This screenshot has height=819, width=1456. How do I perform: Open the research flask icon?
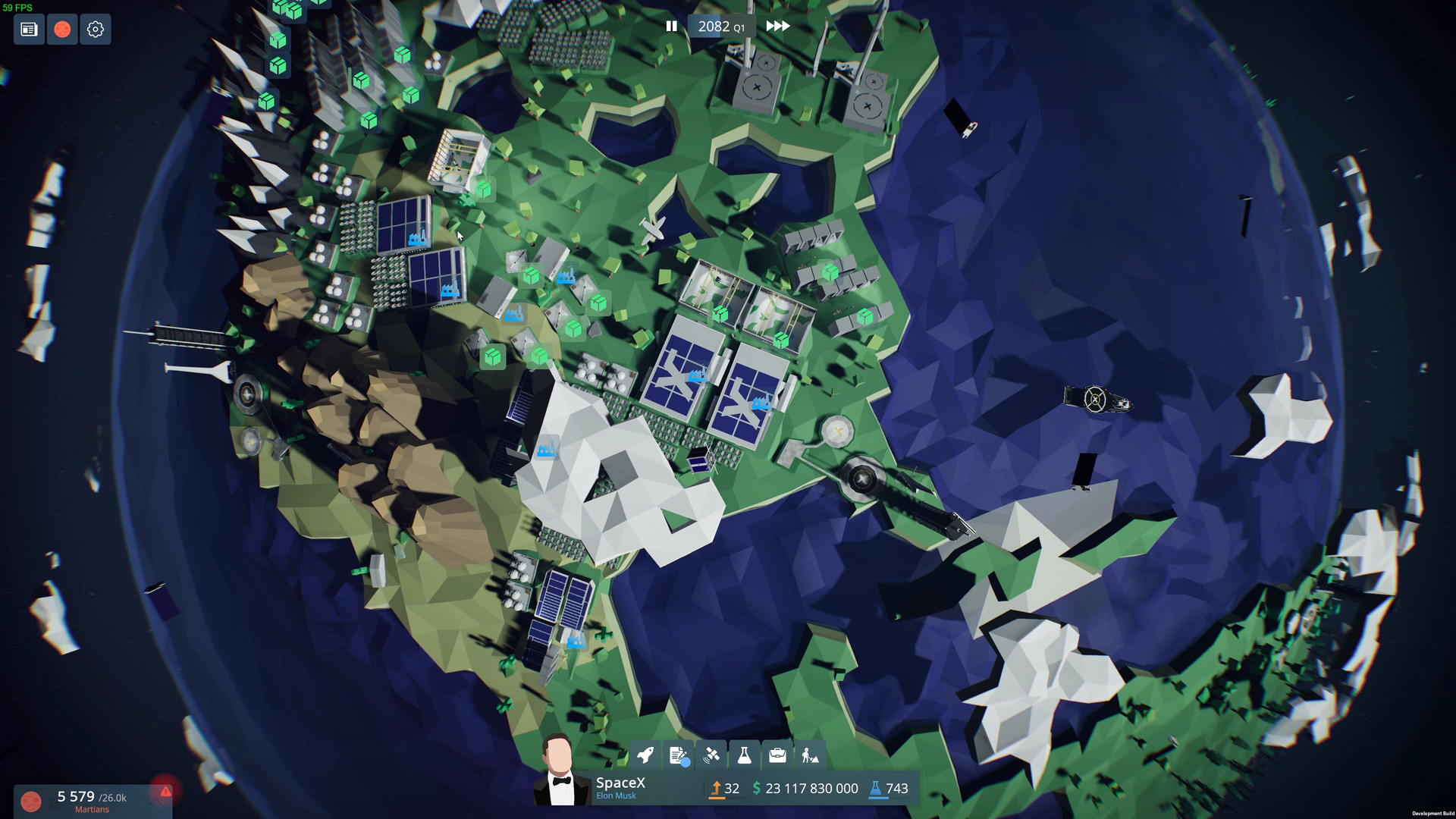(744, 755)
